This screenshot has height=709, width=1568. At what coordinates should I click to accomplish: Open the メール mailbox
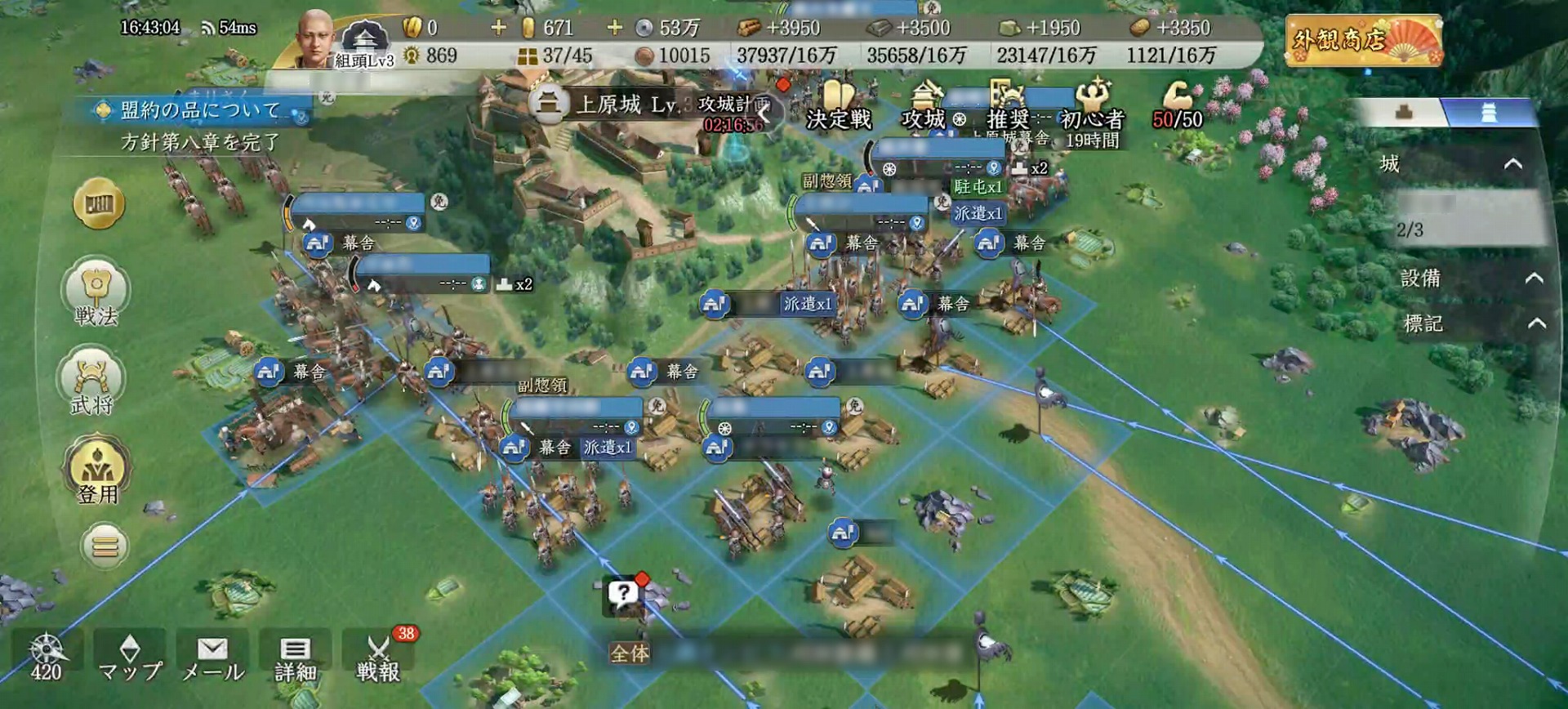pyautogui.click(x=212, y=658)
